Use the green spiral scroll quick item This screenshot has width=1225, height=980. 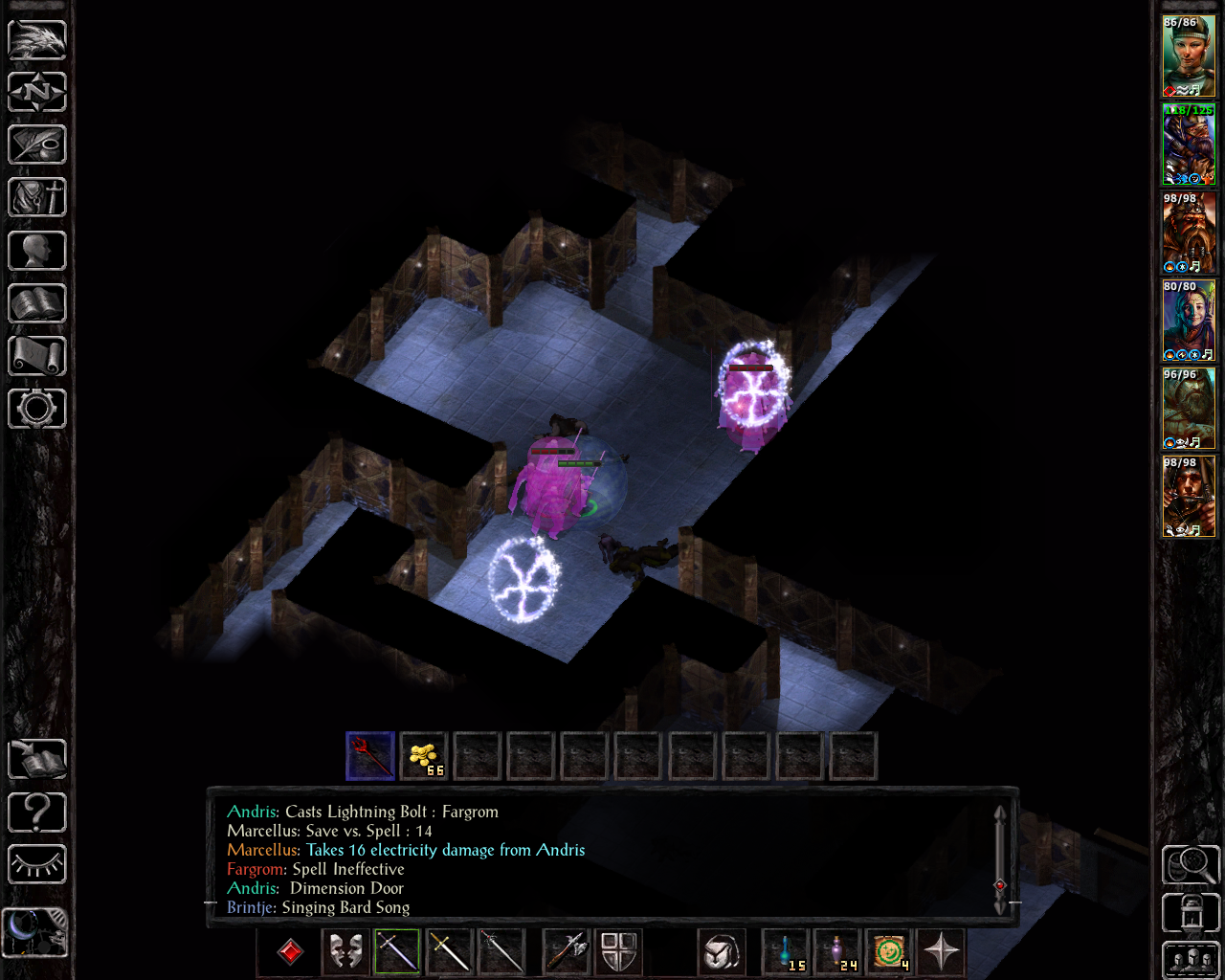tap(890, 952)
